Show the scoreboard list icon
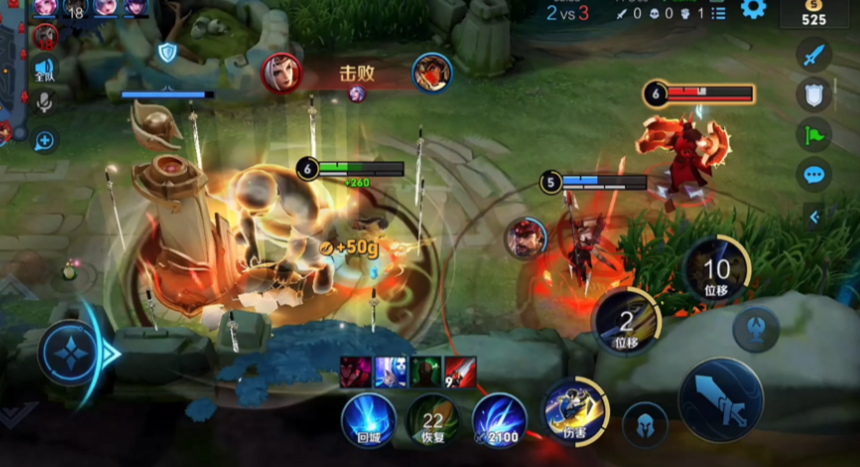860x467 pixels. pos(718,13)
